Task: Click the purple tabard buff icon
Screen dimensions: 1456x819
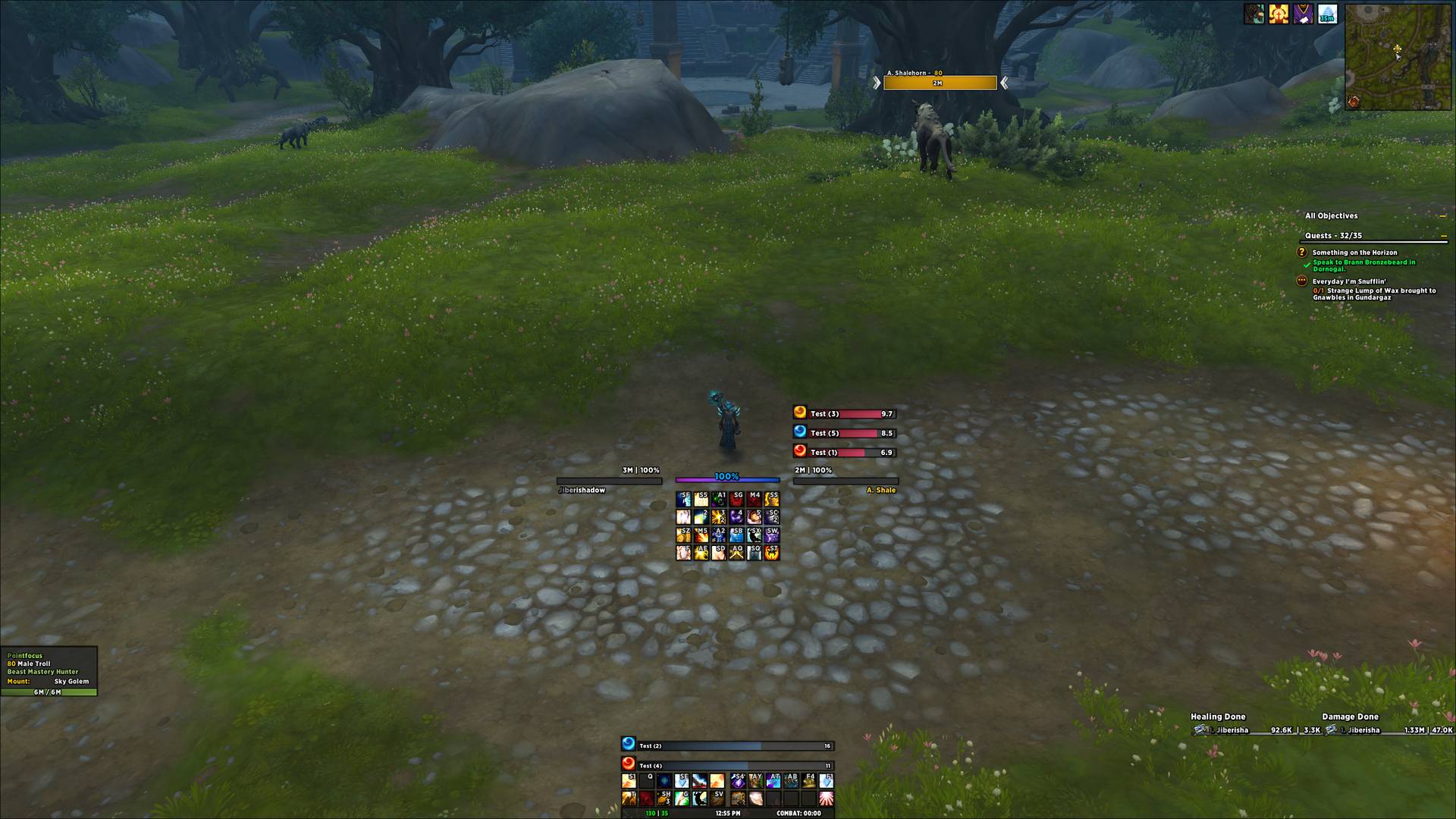Action: tap(1303, 14)
